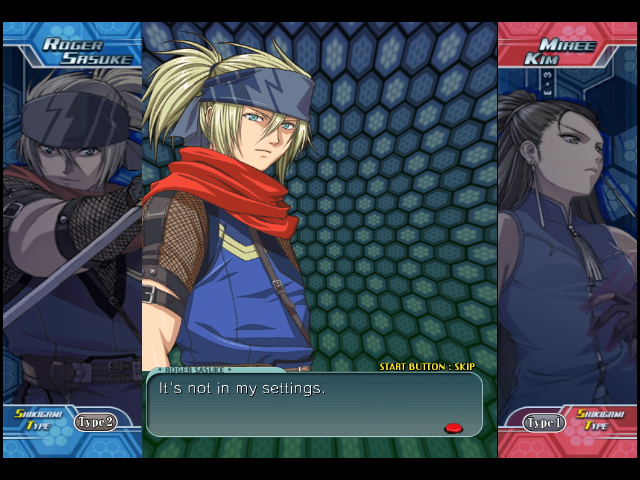The height and width of the screenshot is (480, 640).
Task: Choose the Type2 Shikigami badge
Action: pos(95,422)
